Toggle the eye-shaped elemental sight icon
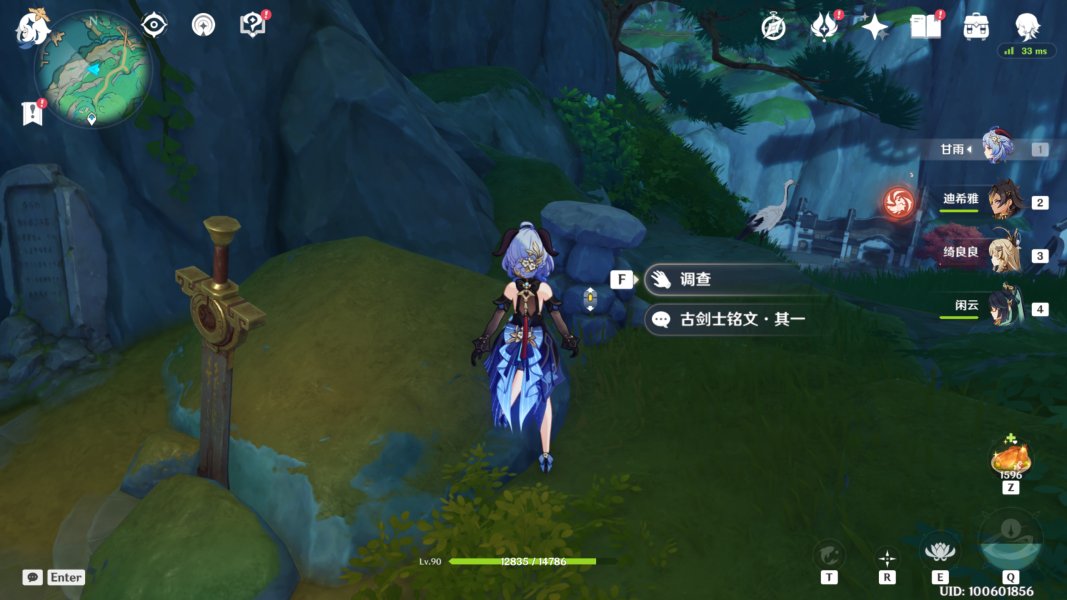This screenshot has width=1067, height=600. (x=154, y=25)
